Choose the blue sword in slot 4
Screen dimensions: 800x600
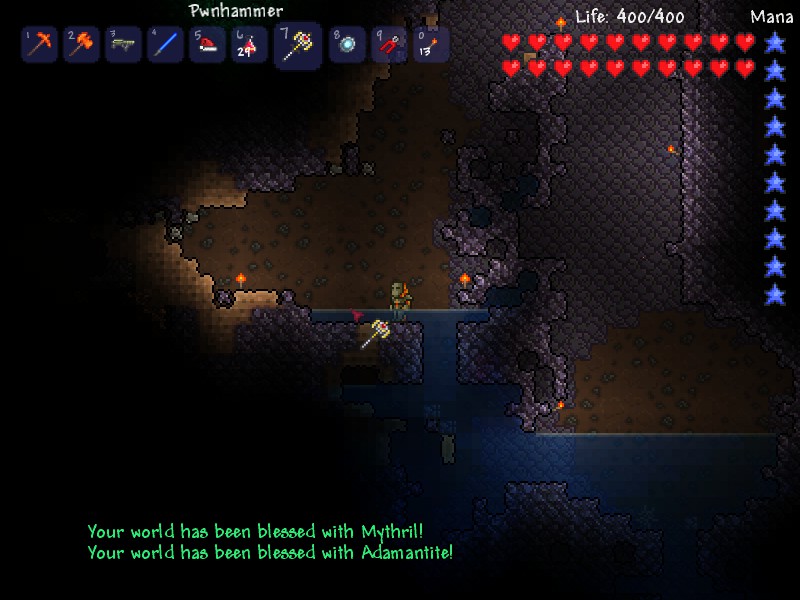click(x=165, y=45)
